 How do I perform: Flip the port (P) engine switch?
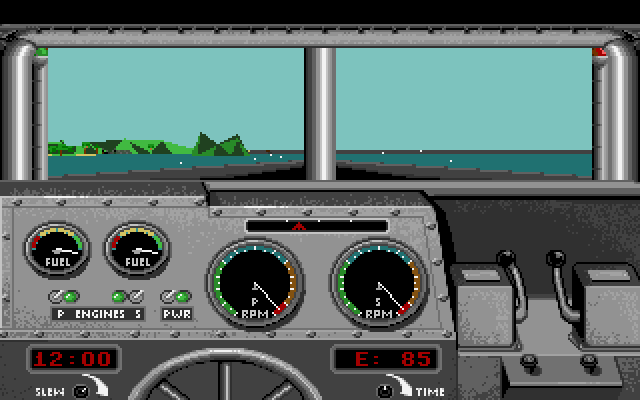(56, 296)
